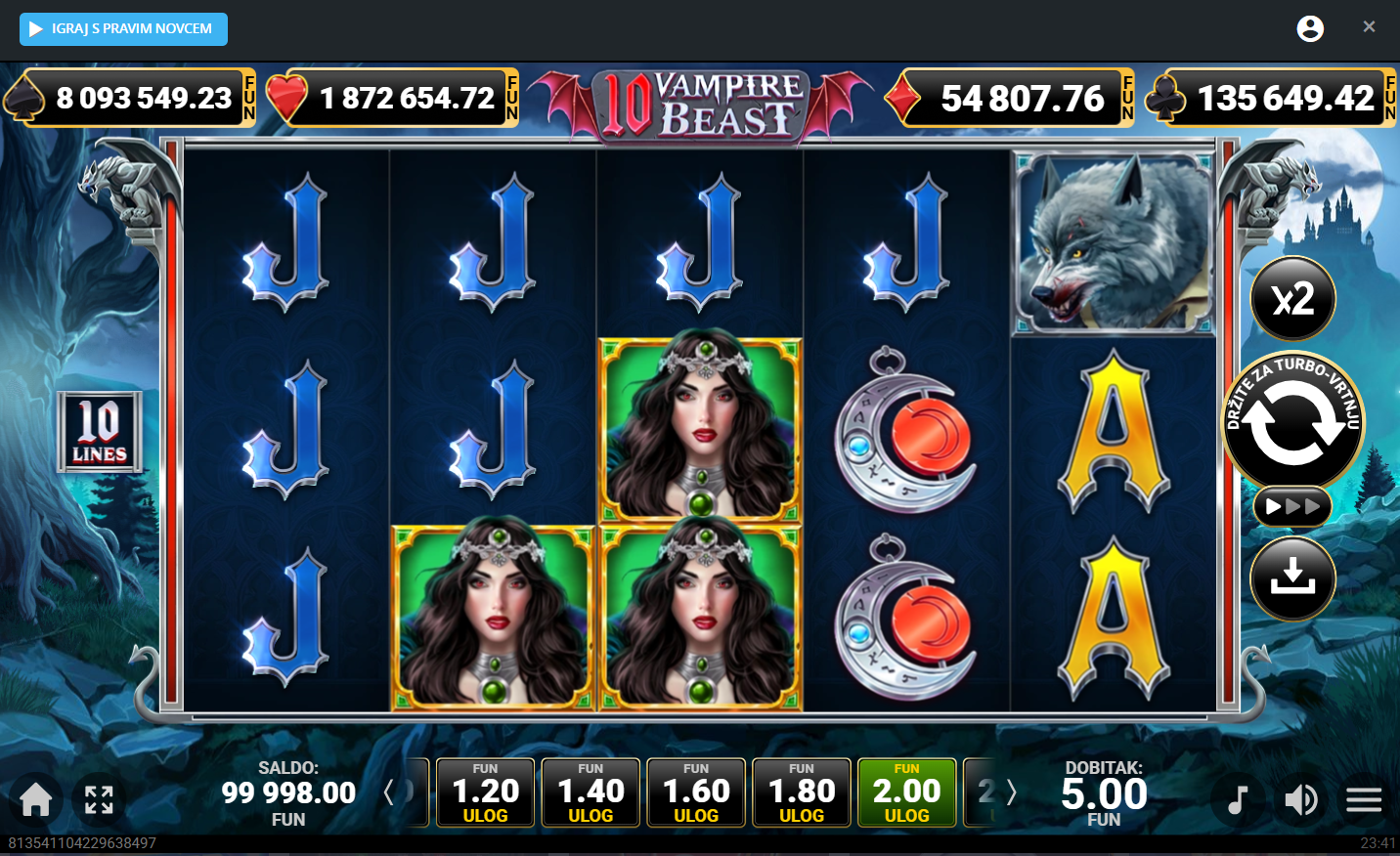
Task: Close the game window with X
Action: pos(1369,27)
